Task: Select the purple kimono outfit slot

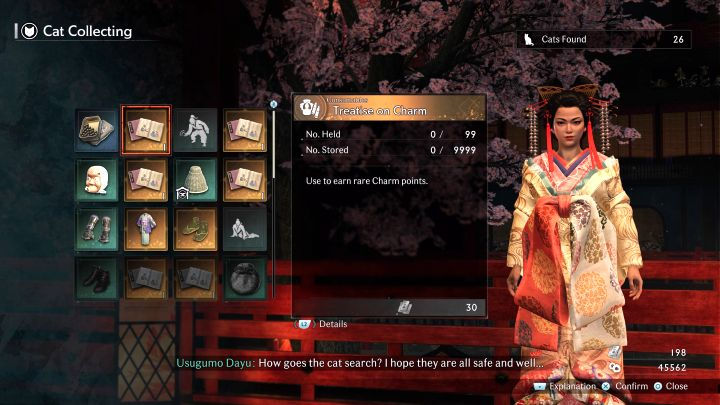Action: coord(146,229)
